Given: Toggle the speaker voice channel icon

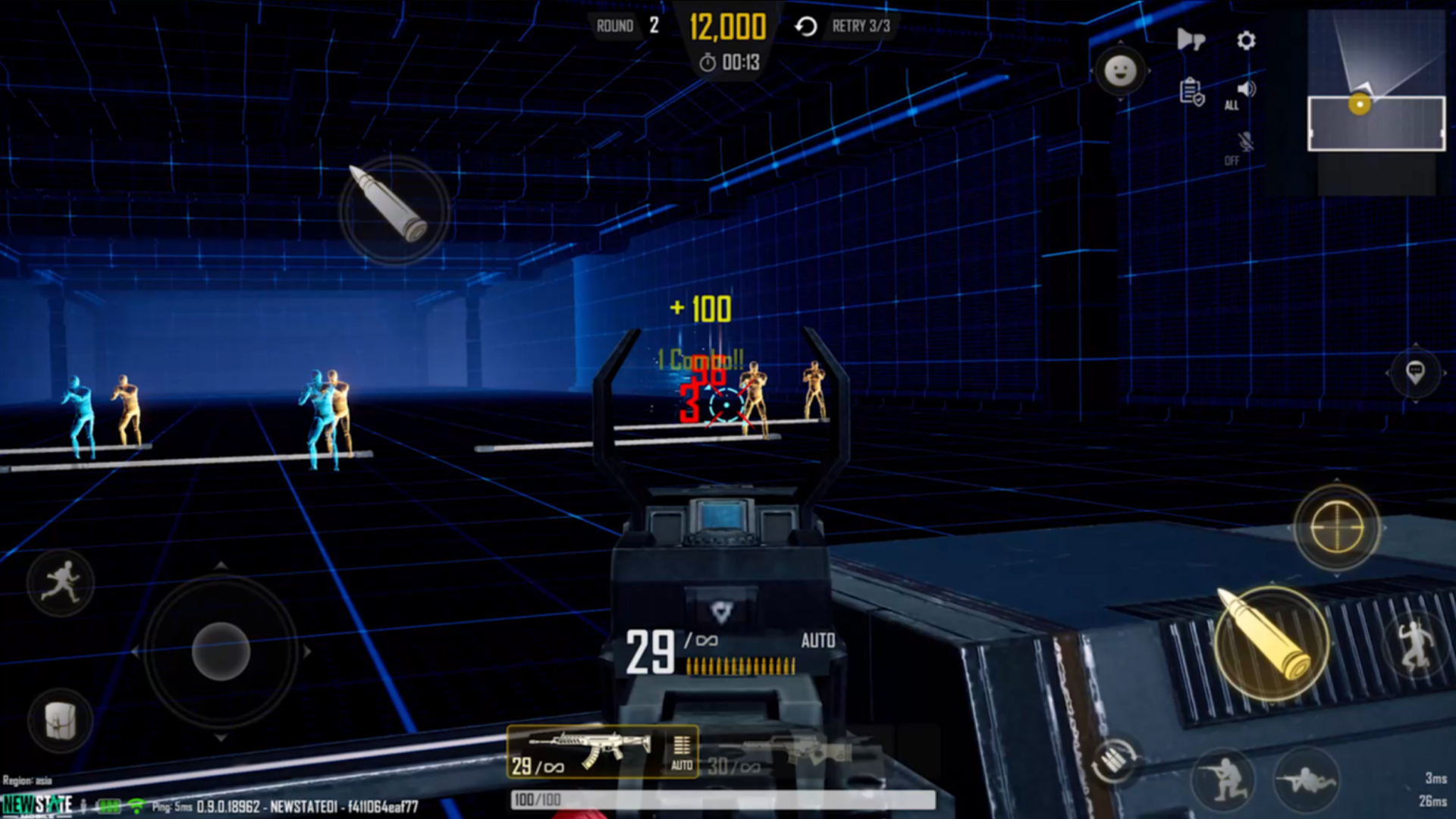Looking at the screenshot, I should point(1244,90).
